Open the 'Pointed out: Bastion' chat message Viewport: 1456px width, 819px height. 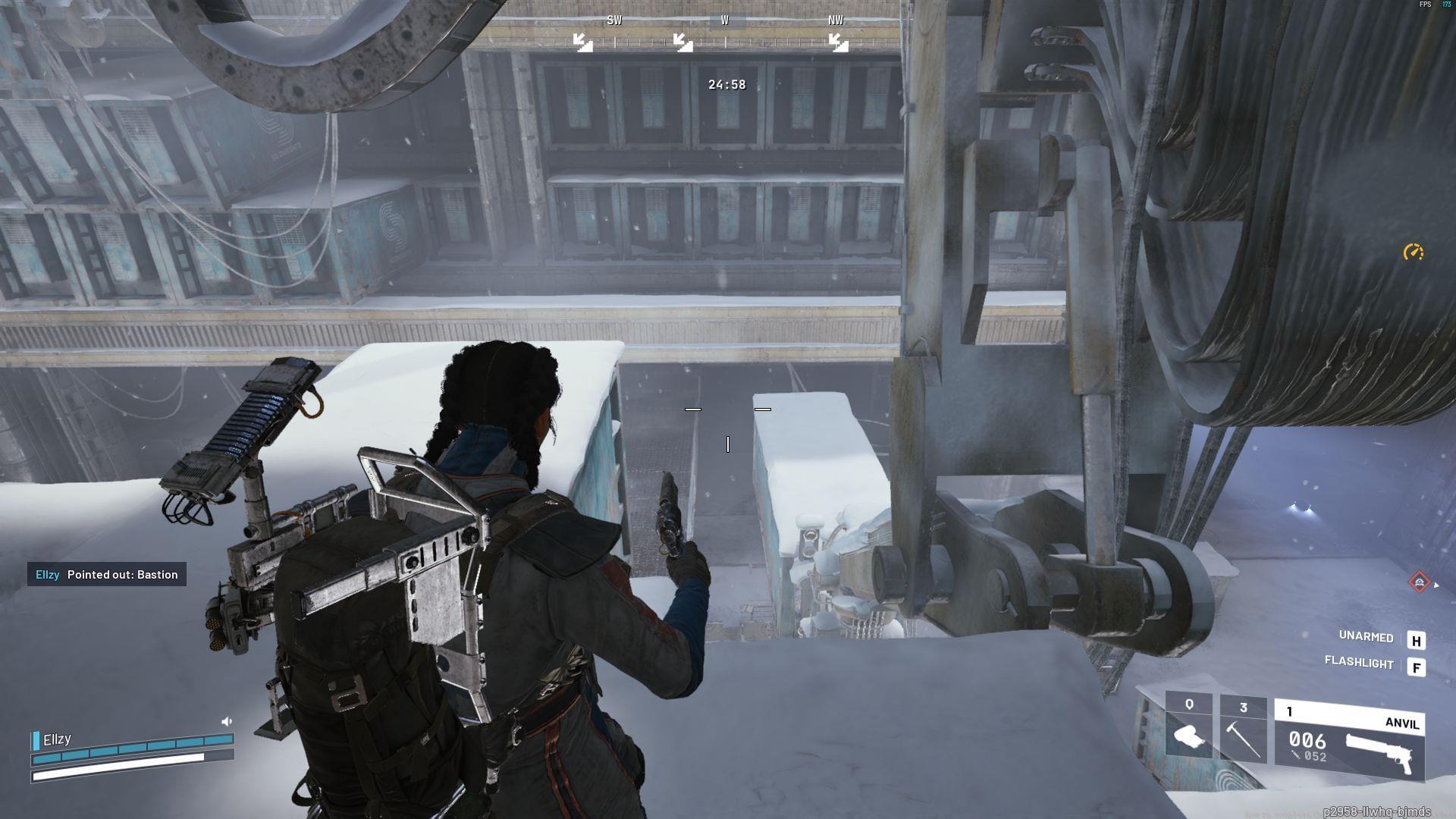pos(107,574)
